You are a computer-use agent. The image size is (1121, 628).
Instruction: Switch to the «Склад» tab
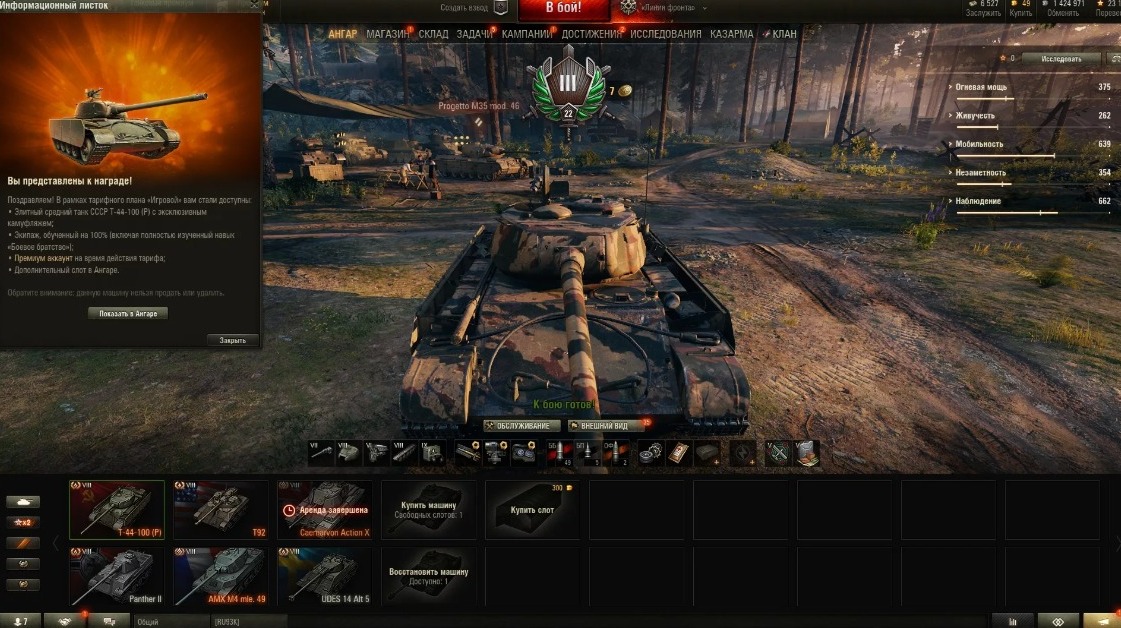(x=433, y=34)
